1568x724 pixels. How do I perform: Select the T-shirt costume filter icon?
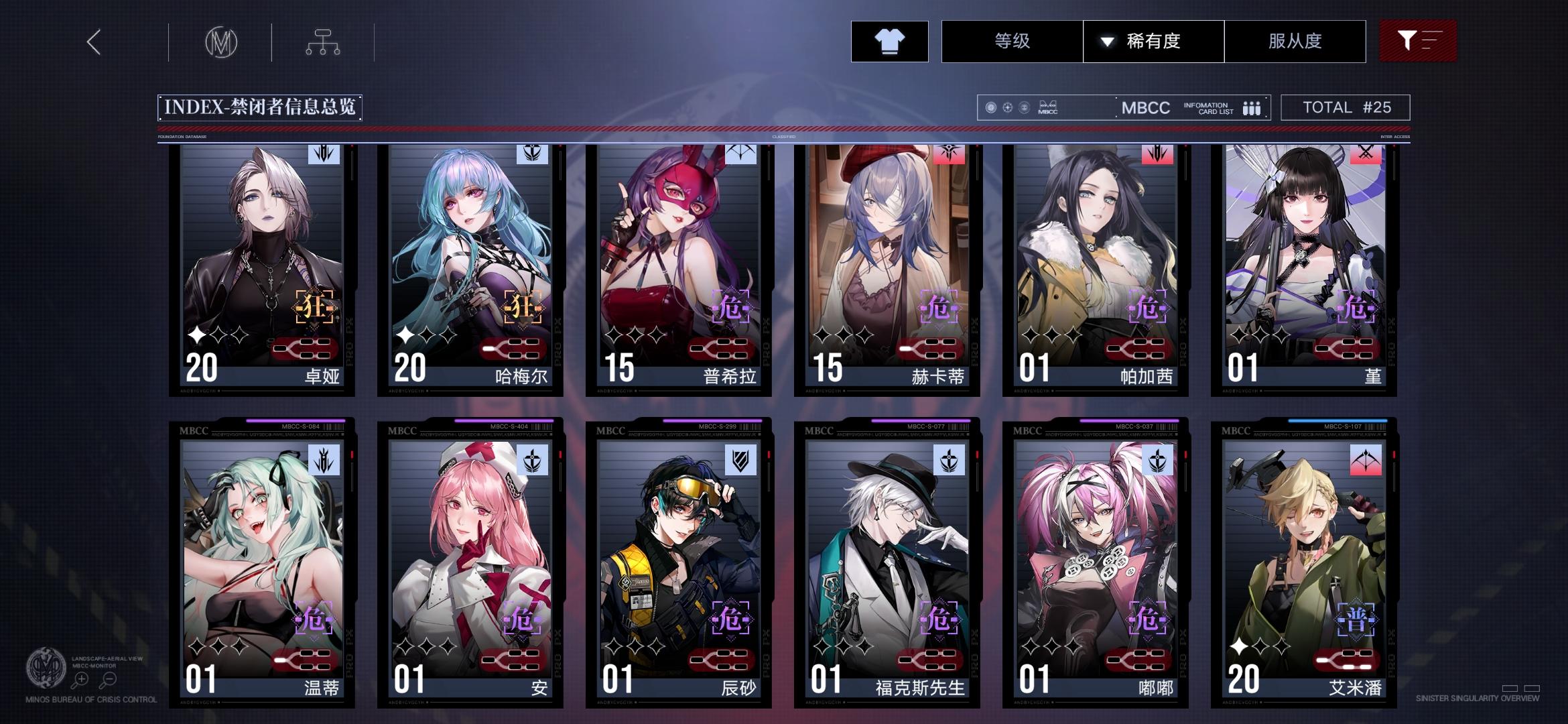click(x=889, y=42)
